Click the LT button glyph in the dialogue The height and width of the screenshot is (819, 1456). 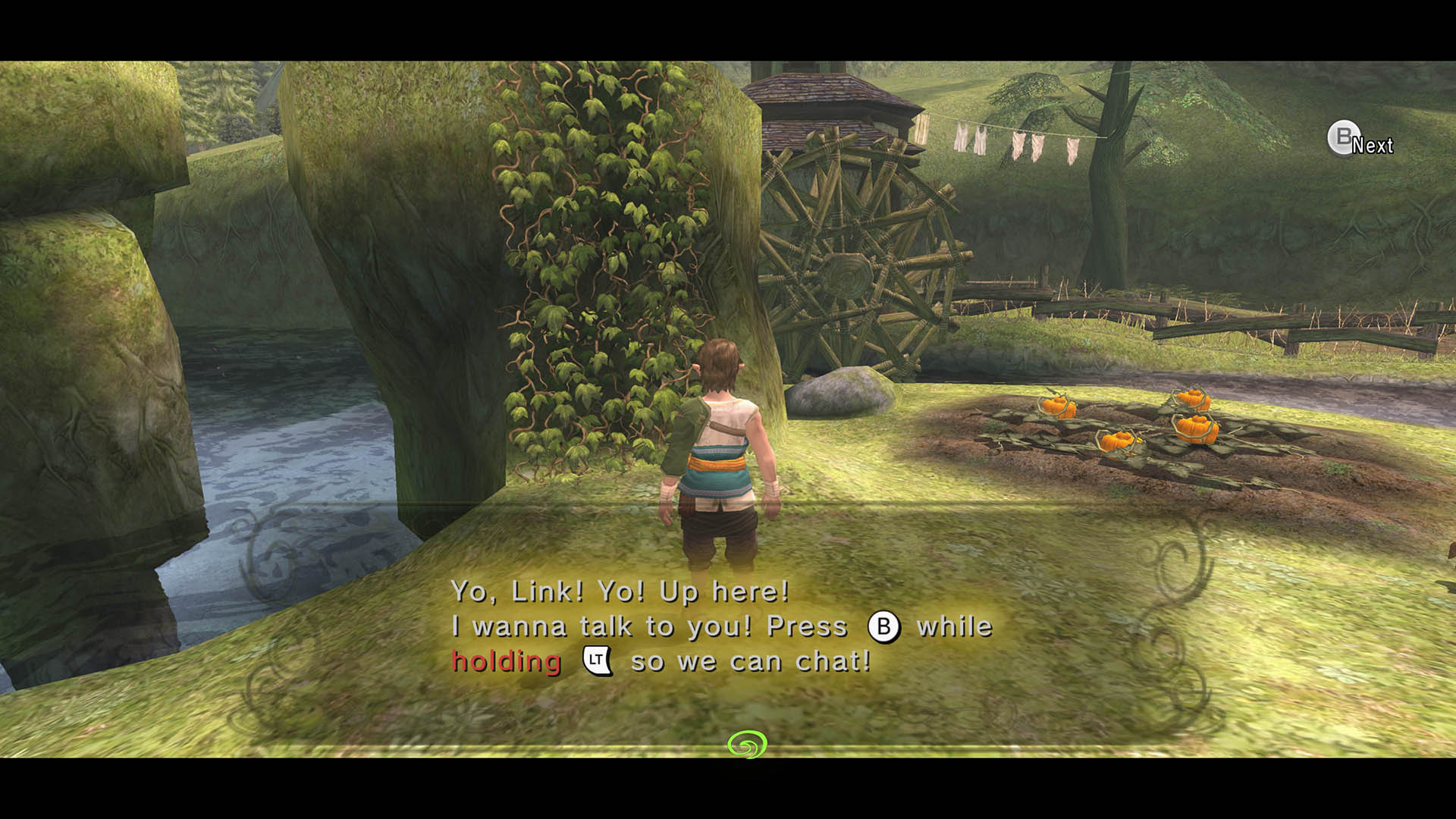pyautogui.click(x=596, y=661)
